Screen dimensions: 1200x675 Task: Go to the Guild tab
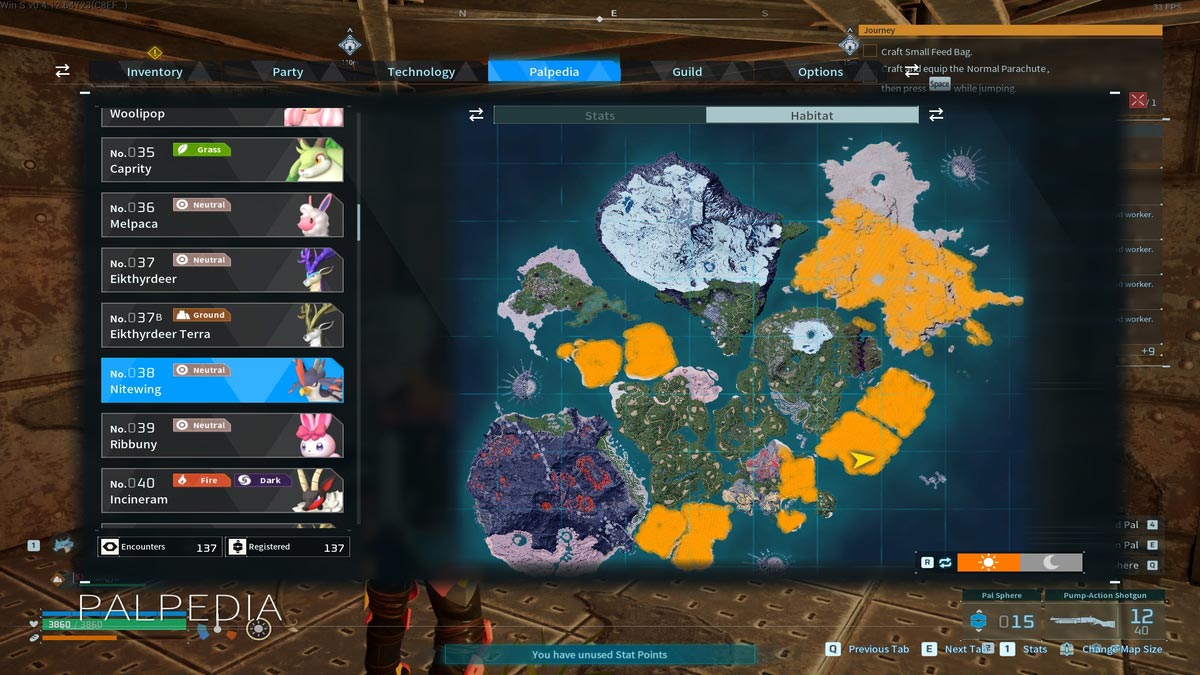point(687,72)
